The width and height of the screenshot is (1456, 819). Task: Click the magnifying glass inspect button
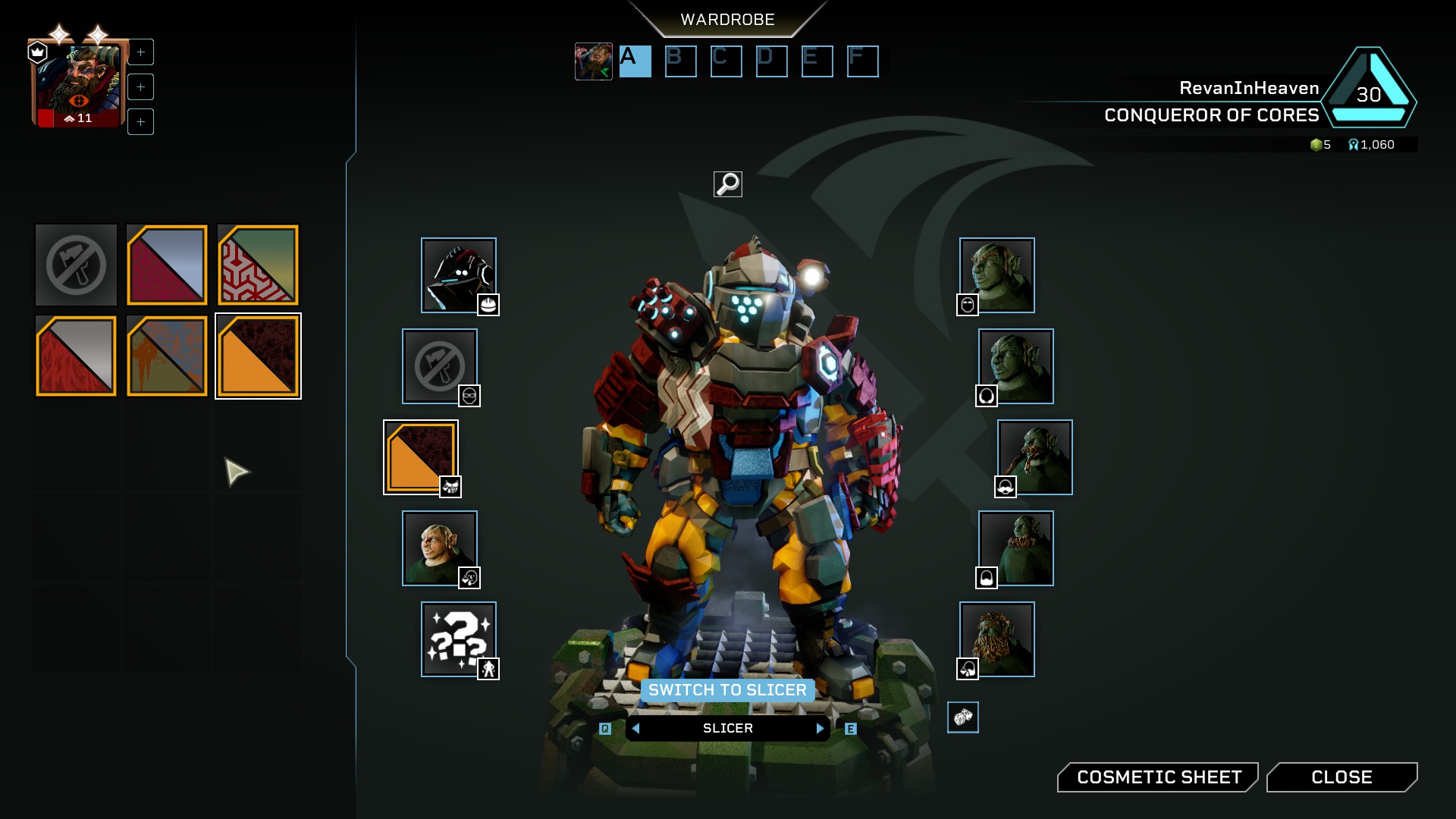tap(728, 184)
